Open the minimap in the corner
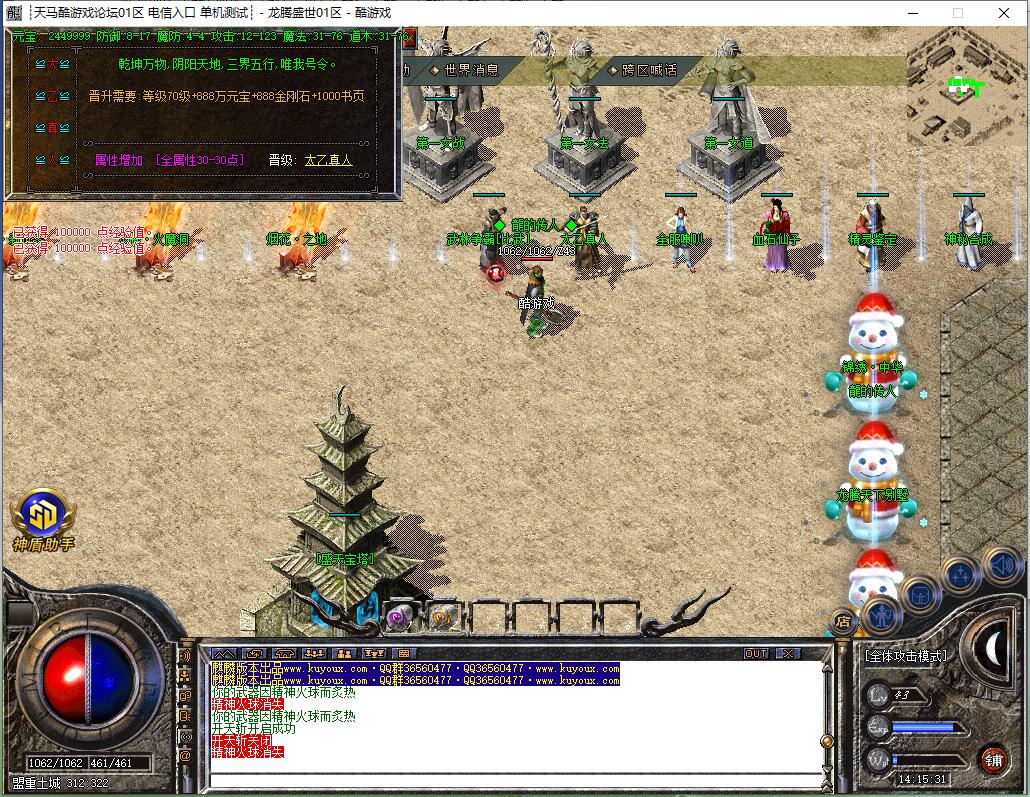This screenshot has width=1030, height=797. (x=967, y=87)
